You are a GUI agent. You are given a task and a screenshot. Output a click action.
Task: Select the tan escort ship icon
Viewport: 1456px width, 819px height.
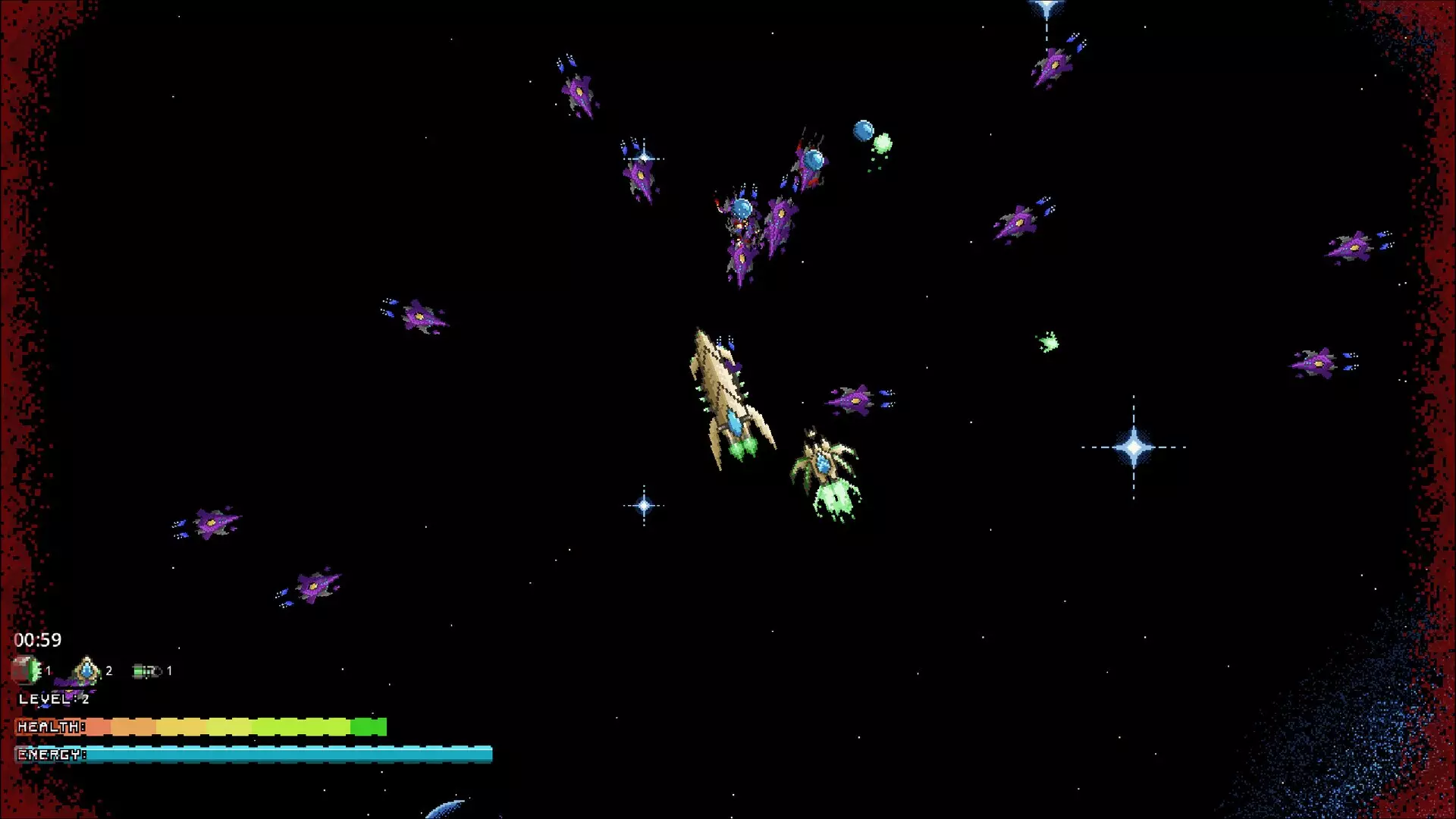pos(86,670)
